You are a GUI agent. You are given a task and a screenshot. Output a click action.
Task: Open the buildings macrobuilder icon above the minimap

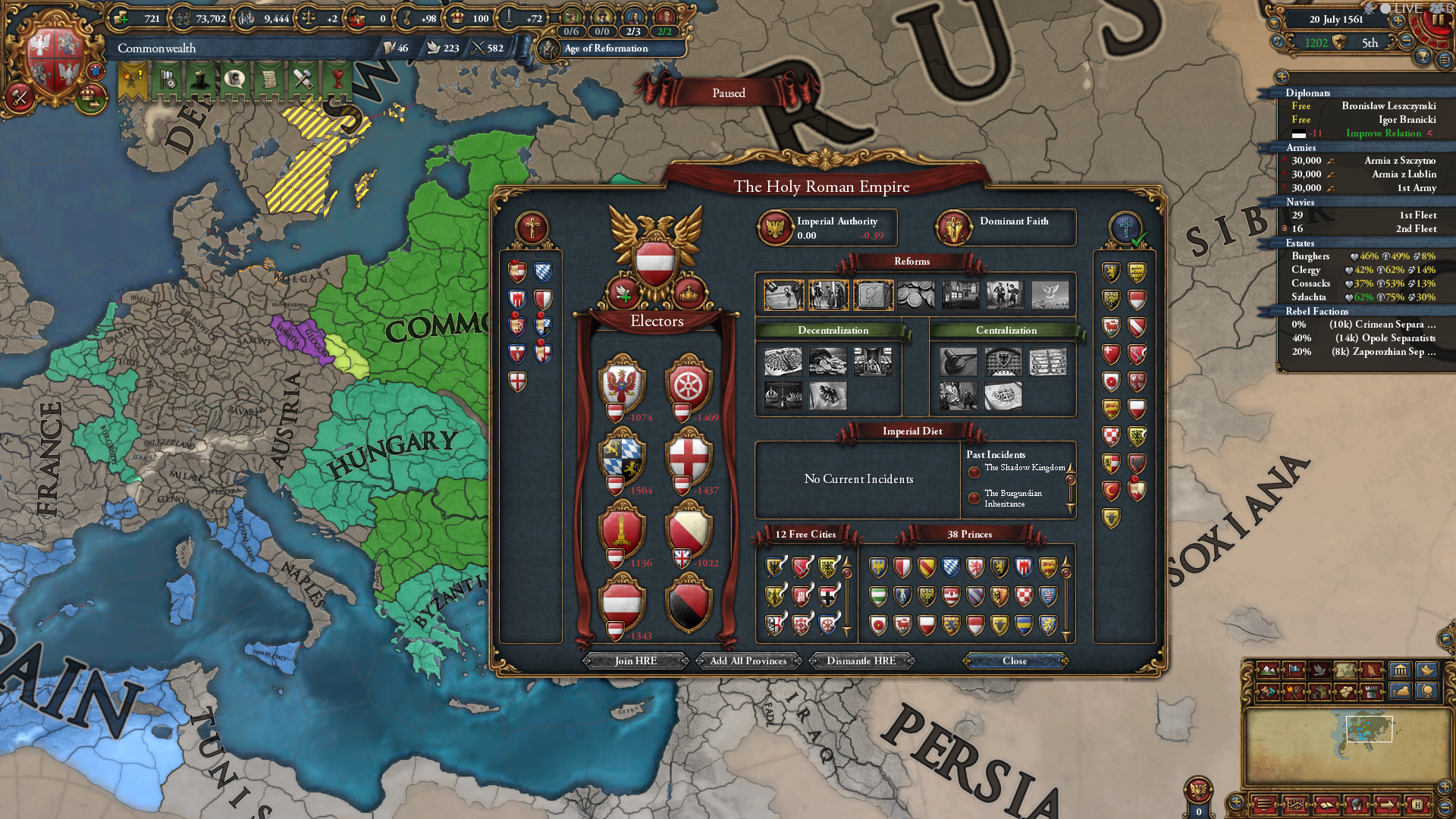pos(1400,670)
